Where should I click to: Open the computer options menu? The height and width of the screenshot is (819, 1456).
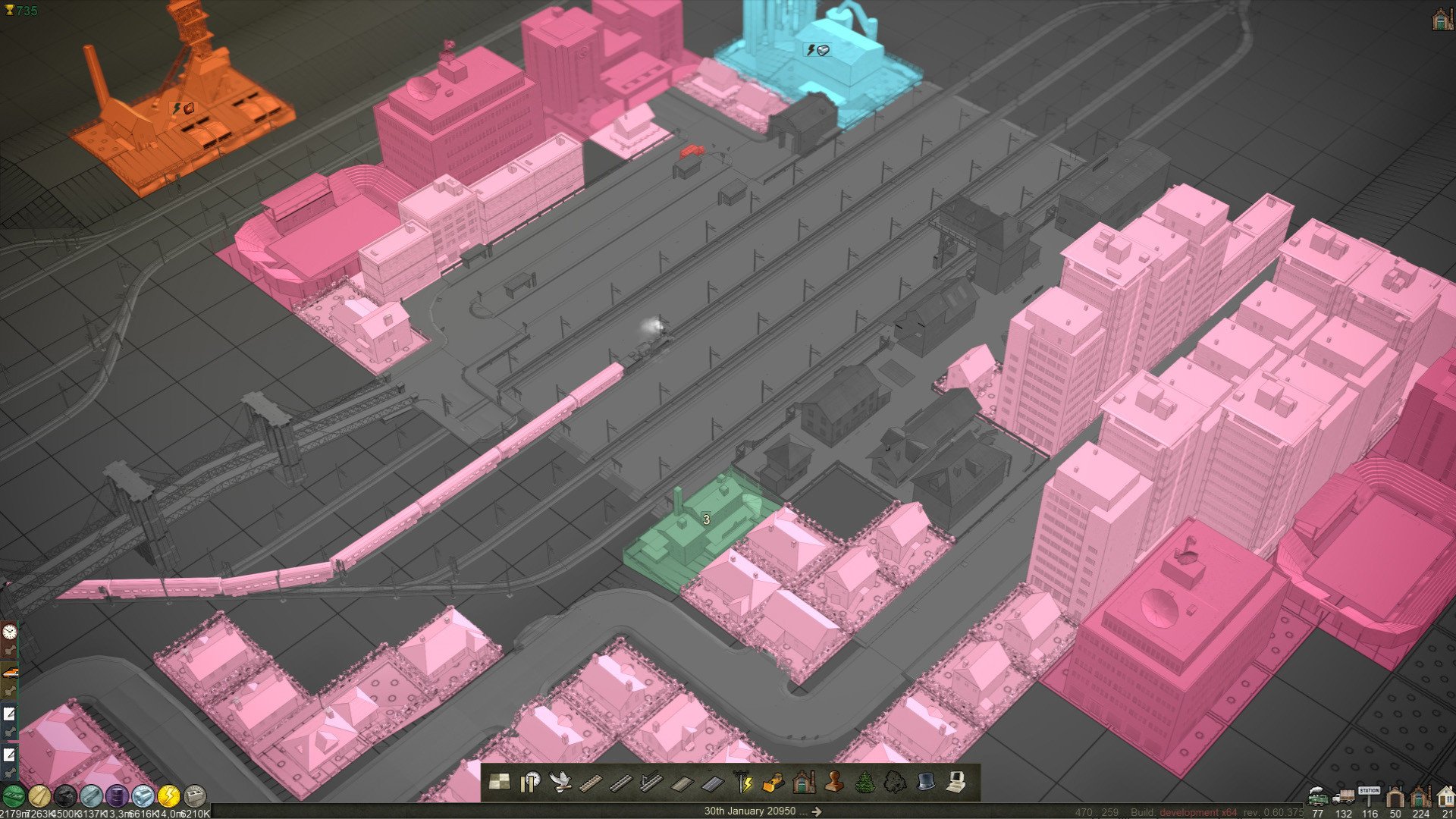tap(955, 782)
